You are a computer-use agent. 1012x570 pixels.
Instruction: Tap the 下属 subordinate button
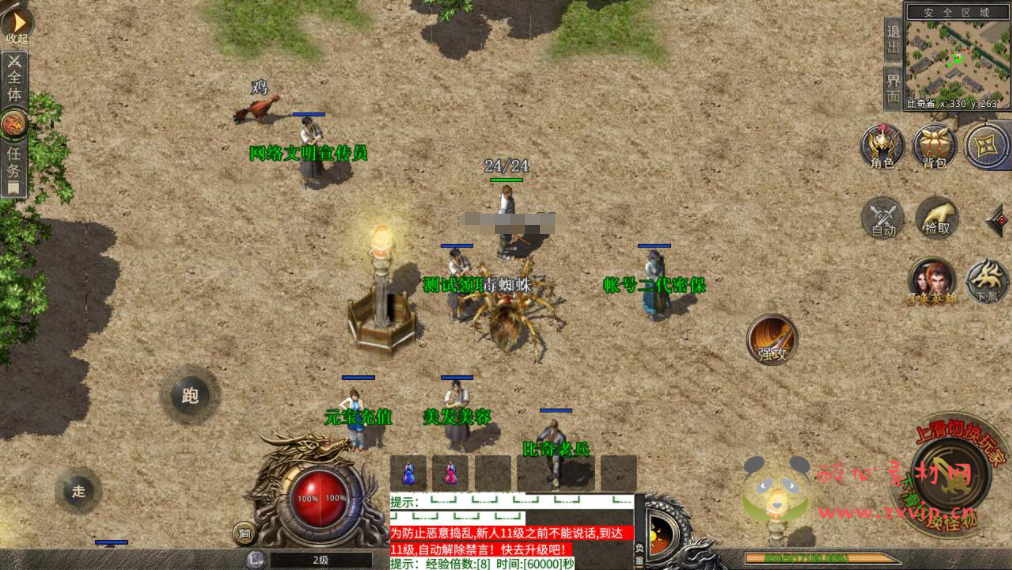[987, 281]
